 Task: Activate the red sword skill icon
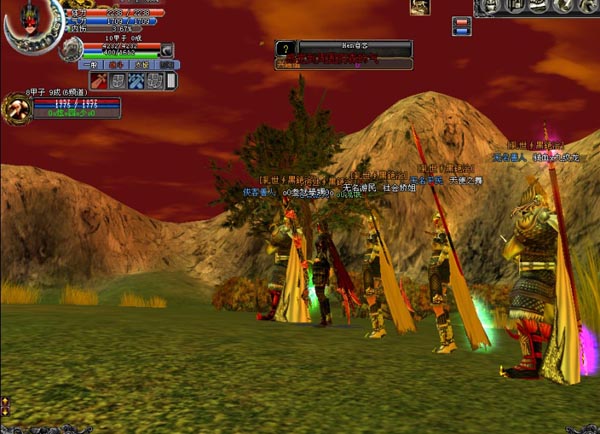[99, 81]
